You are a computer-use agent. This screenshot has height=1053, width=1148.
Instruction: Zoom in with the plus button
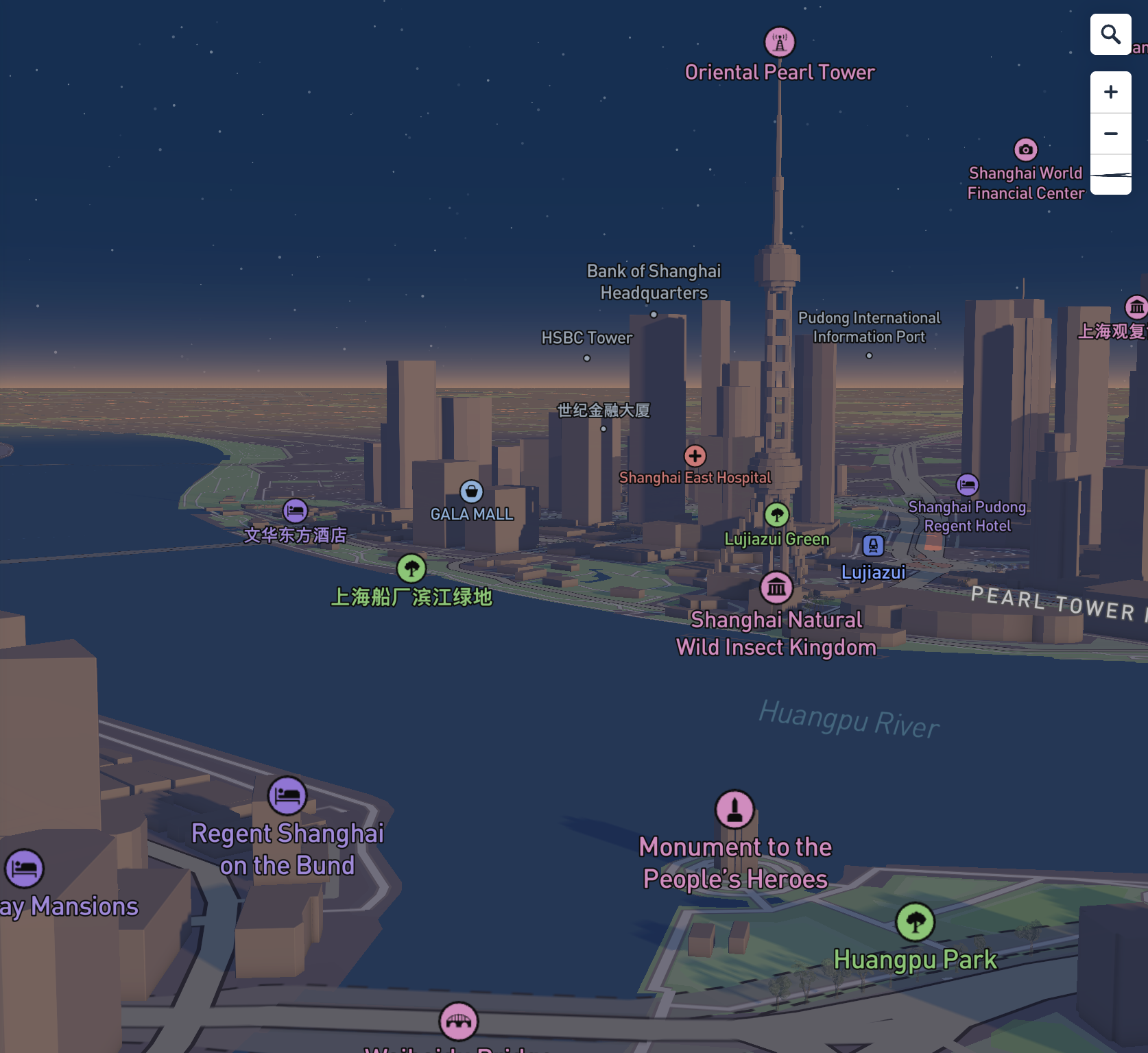coord(1110,93)
